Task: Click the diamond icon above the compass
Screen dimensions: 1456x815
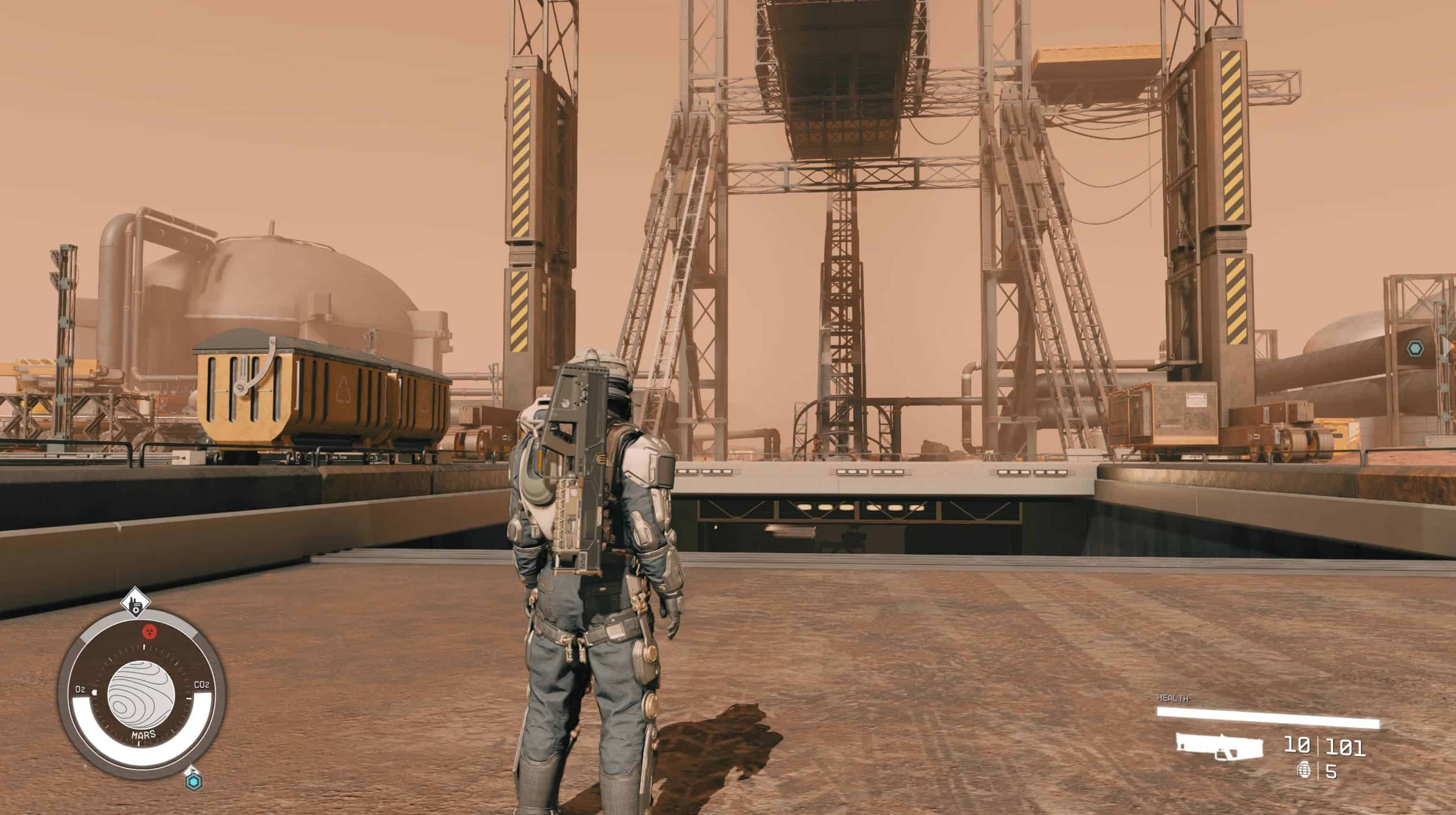Action: point(135,602)
